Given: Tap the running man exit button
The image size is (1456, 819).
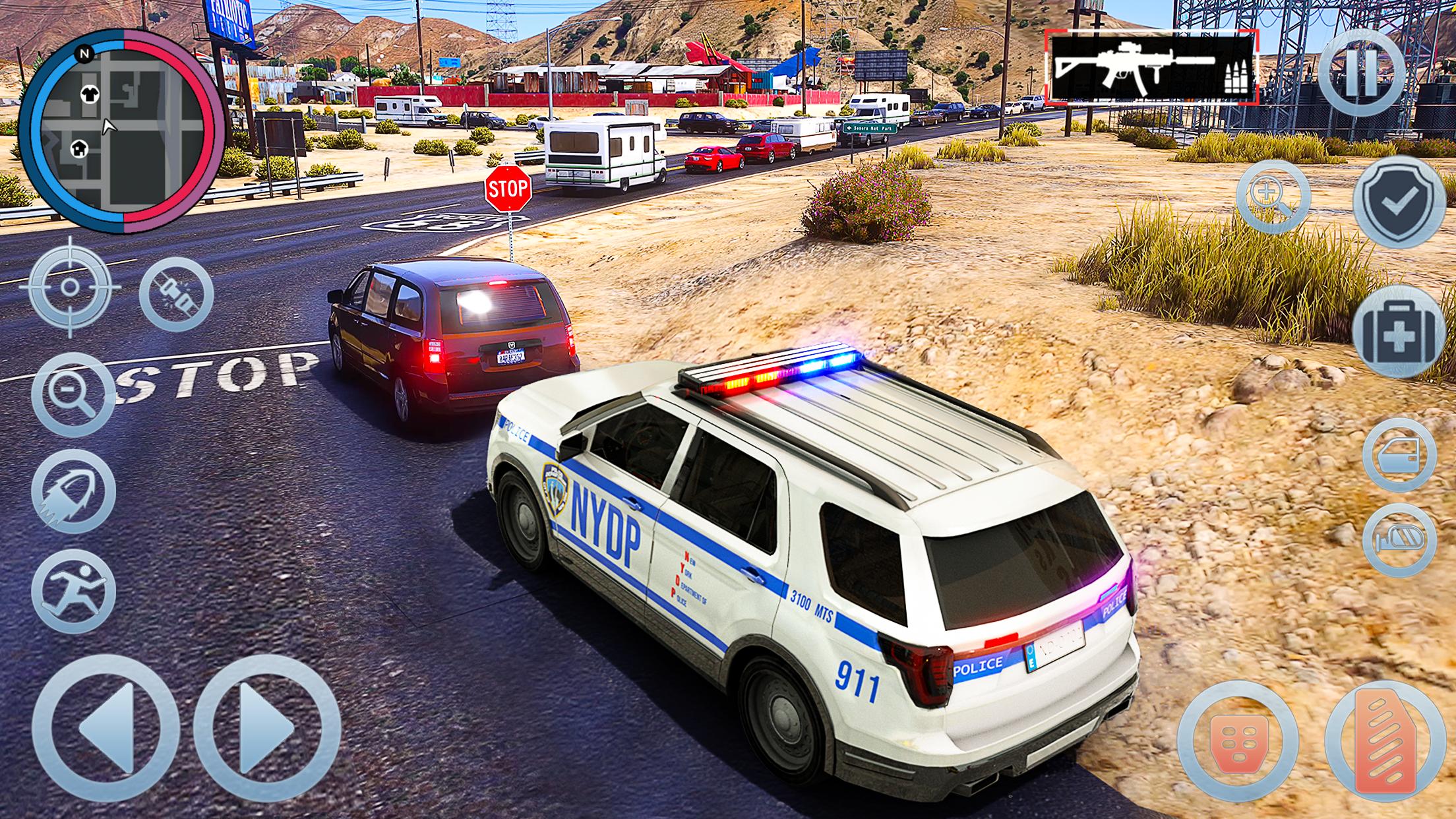Looking at the screenshot, I should tap(73, 591).
